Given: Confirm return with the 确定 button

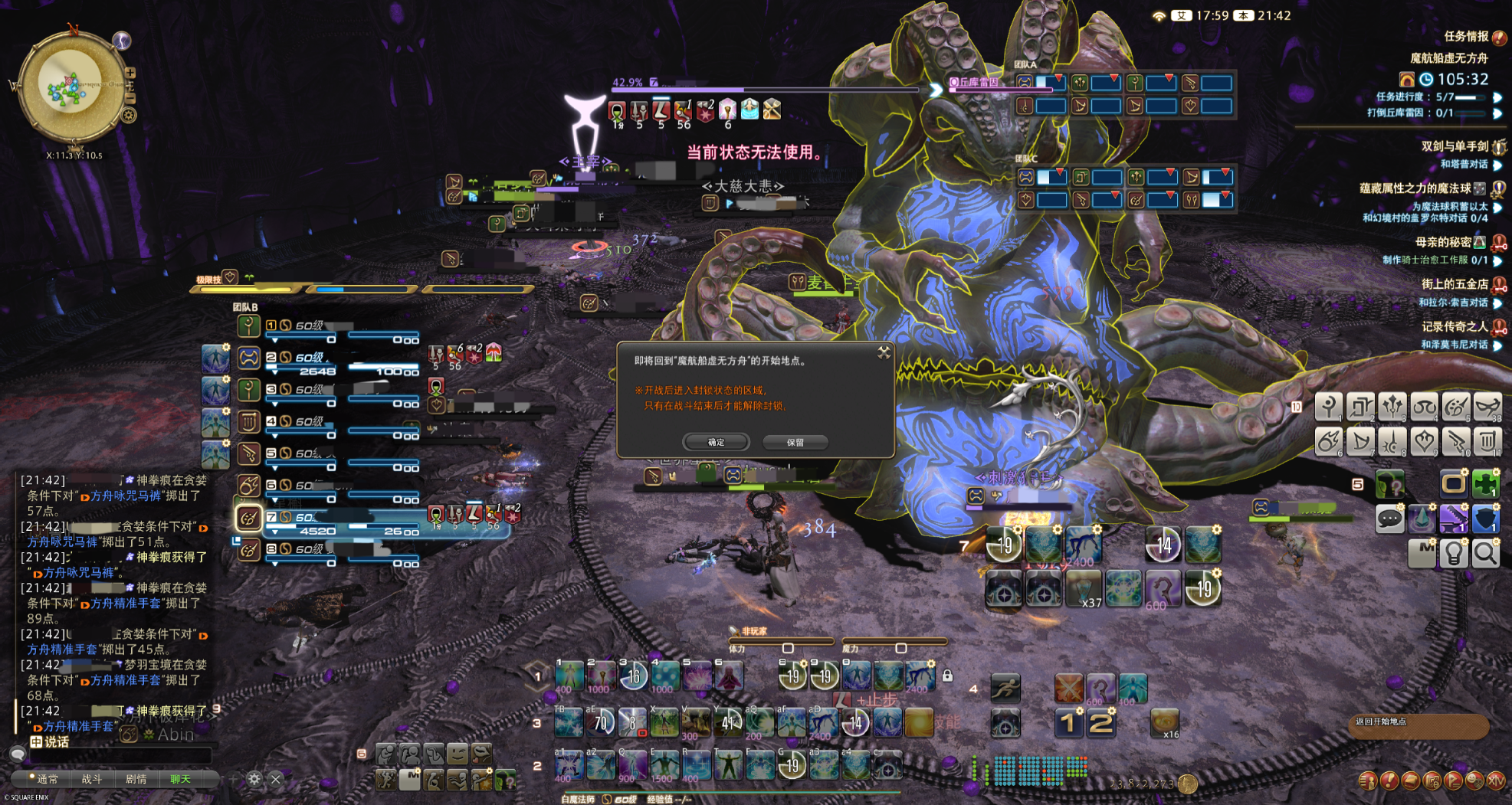Looking at the screenshot, I should click(716, 442).
